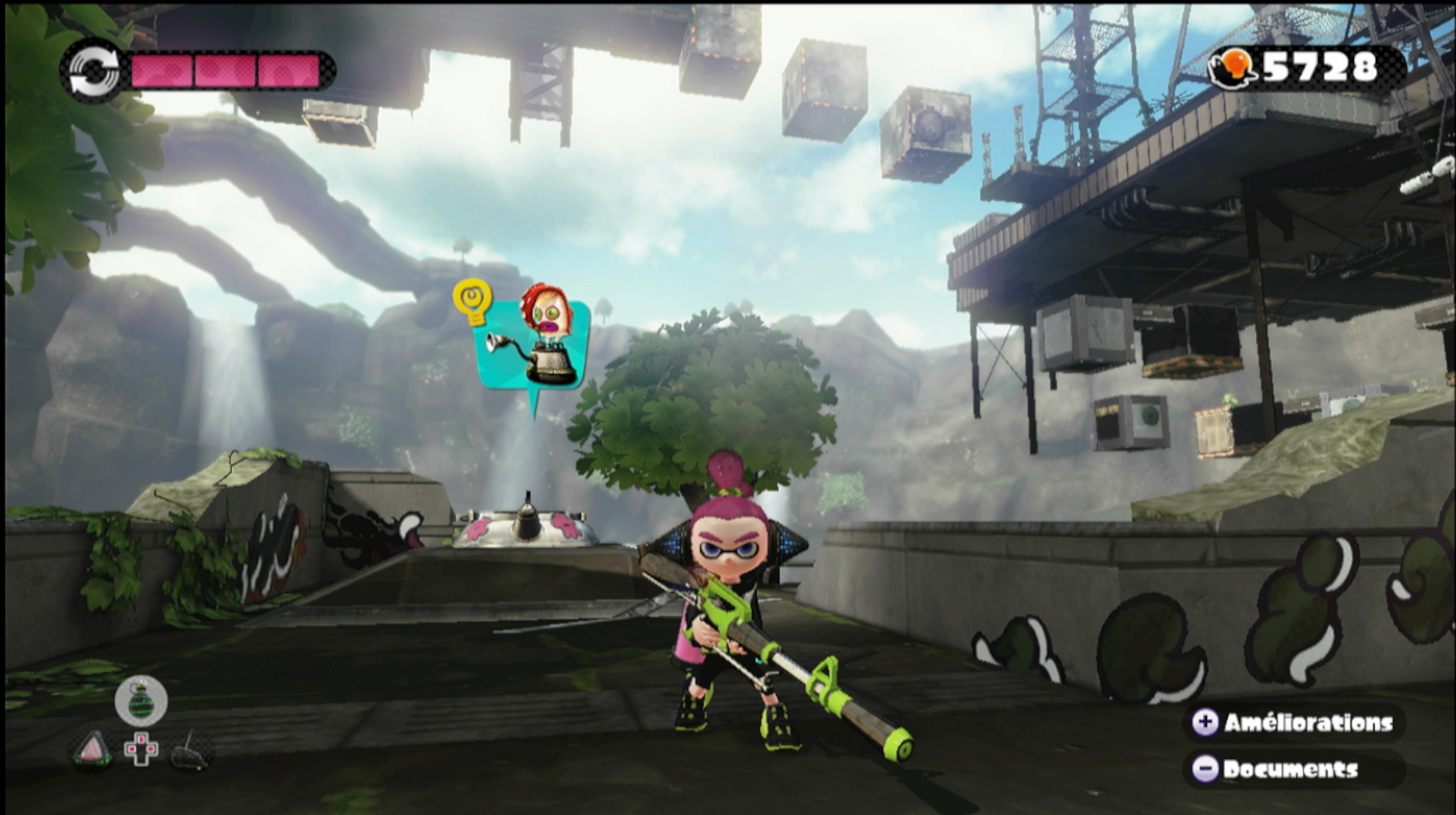Viewport: 1456px width, 815px height.
Task: Toggle the left d-pad direction button
Action: pos(132,749)
